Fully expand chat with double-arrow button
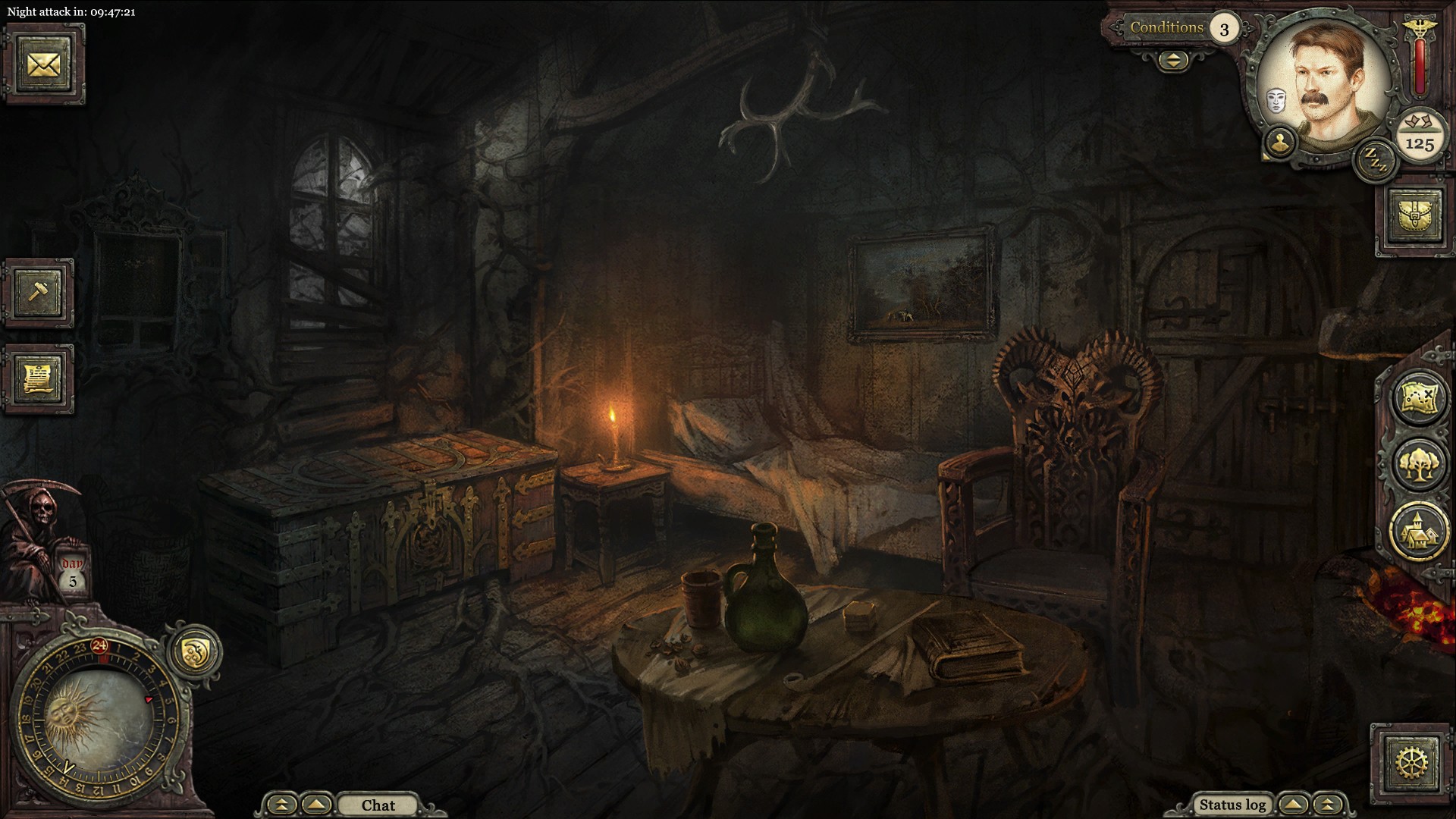Screen dimensions: 1456x819 pyautogui.click(x=282, y=805)
